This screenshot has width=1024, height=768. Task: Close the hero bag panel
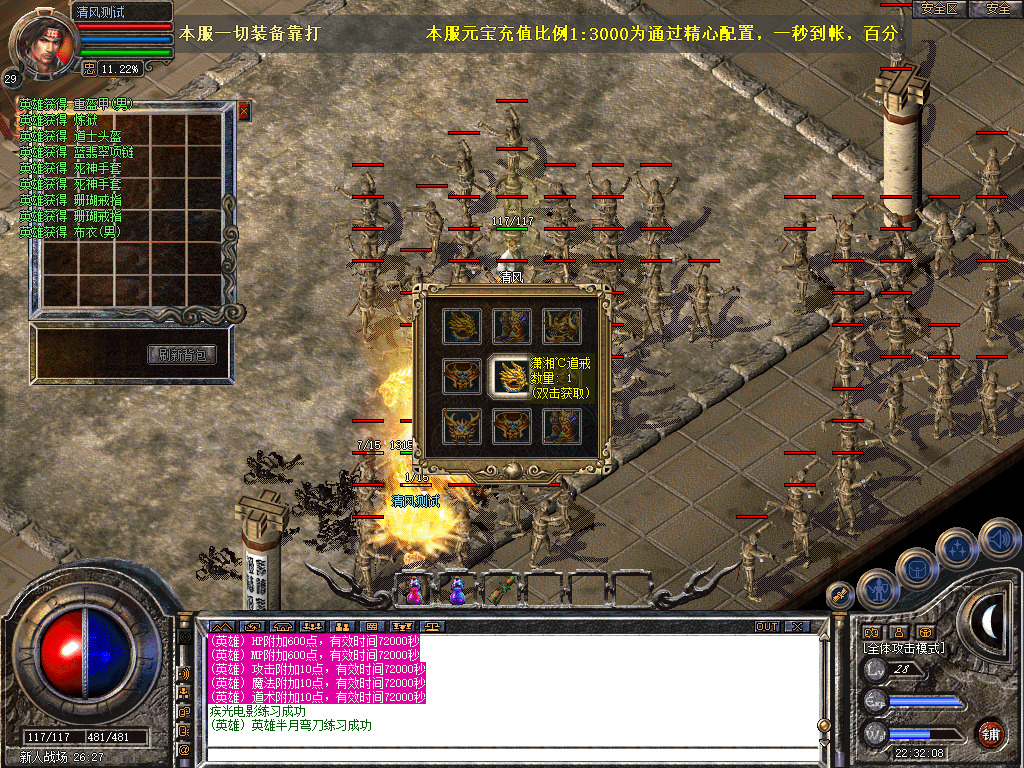pyautogui.click(x=243, y=112)
